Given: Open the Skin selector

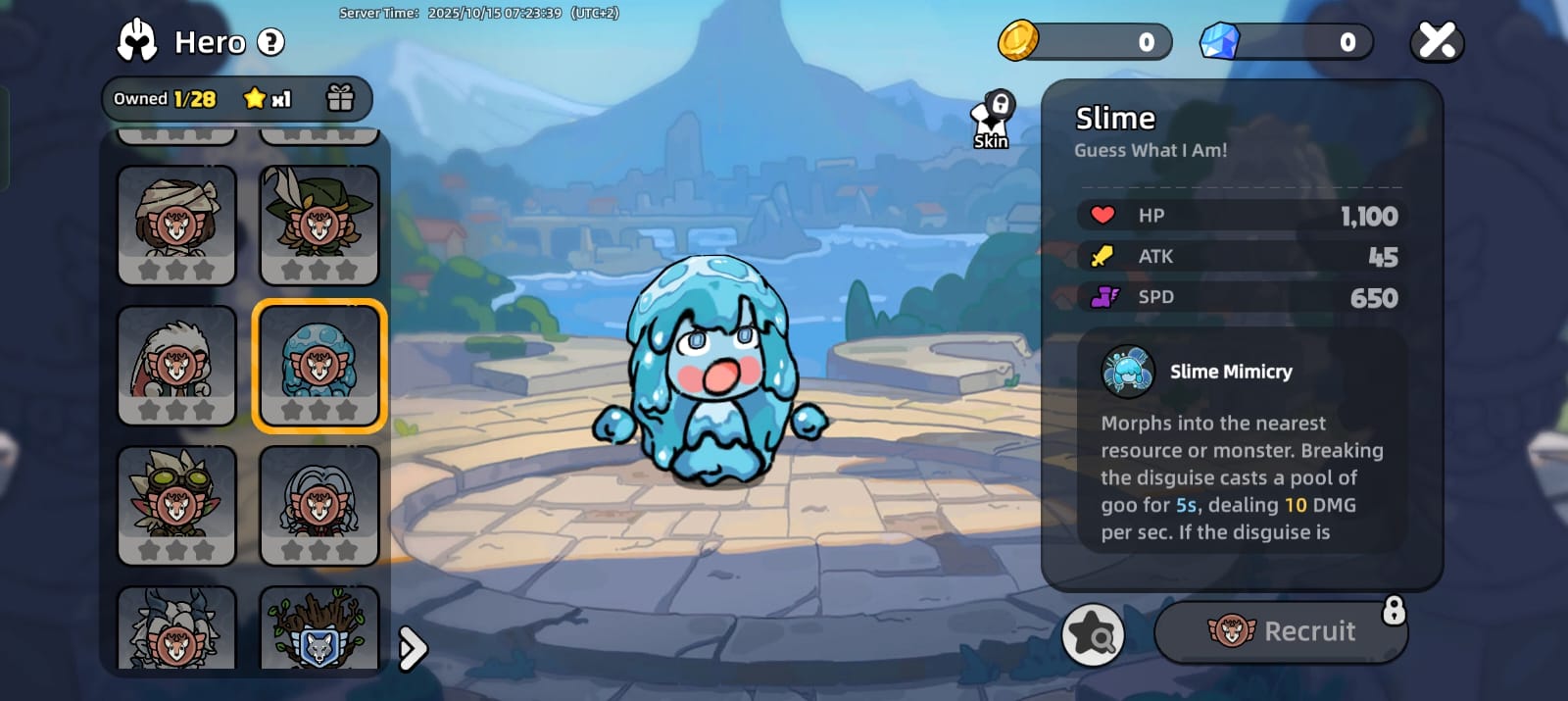Looking at the screenshot, I should [992, 122].
